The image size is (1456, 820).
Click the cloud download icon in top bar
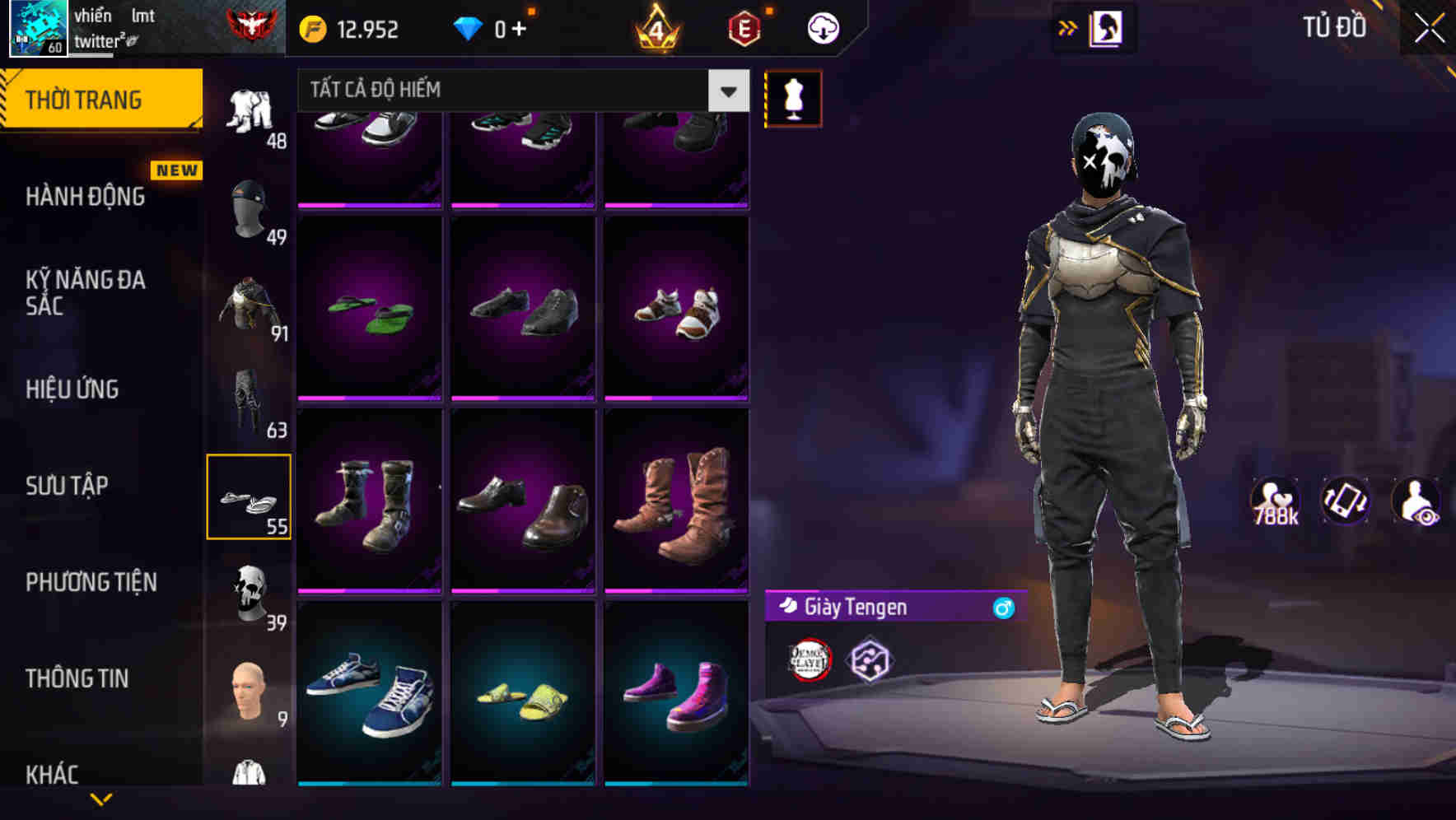822,27
